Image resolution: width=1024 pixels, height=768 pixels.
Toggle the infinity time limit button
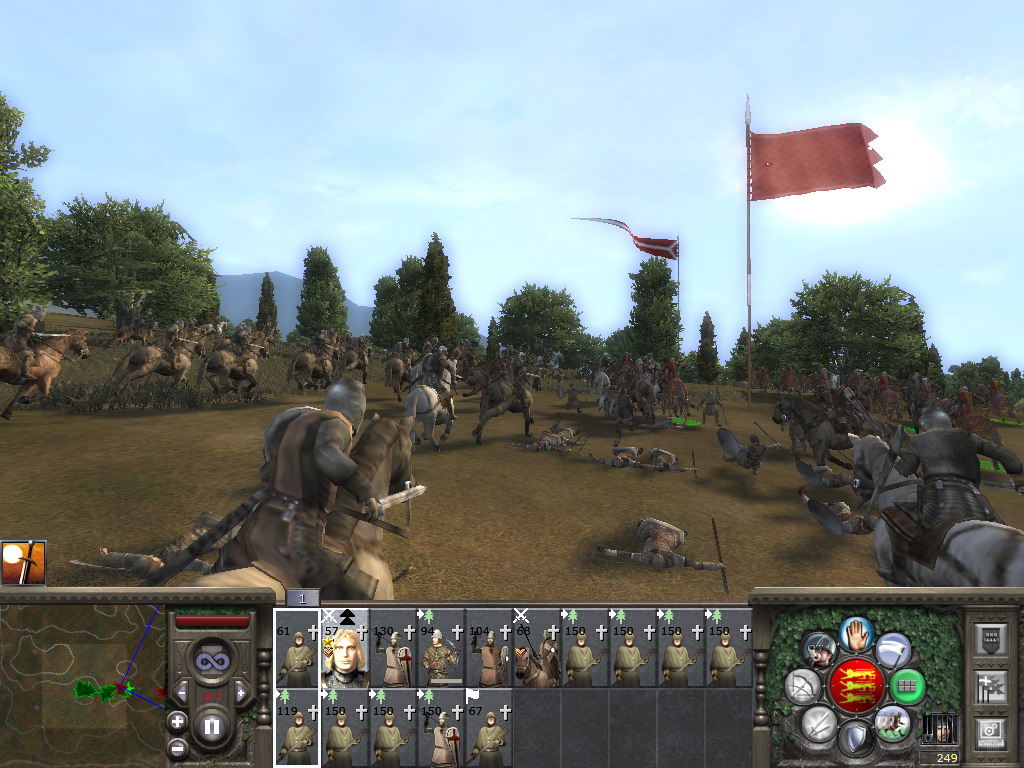tap(211, 661)
